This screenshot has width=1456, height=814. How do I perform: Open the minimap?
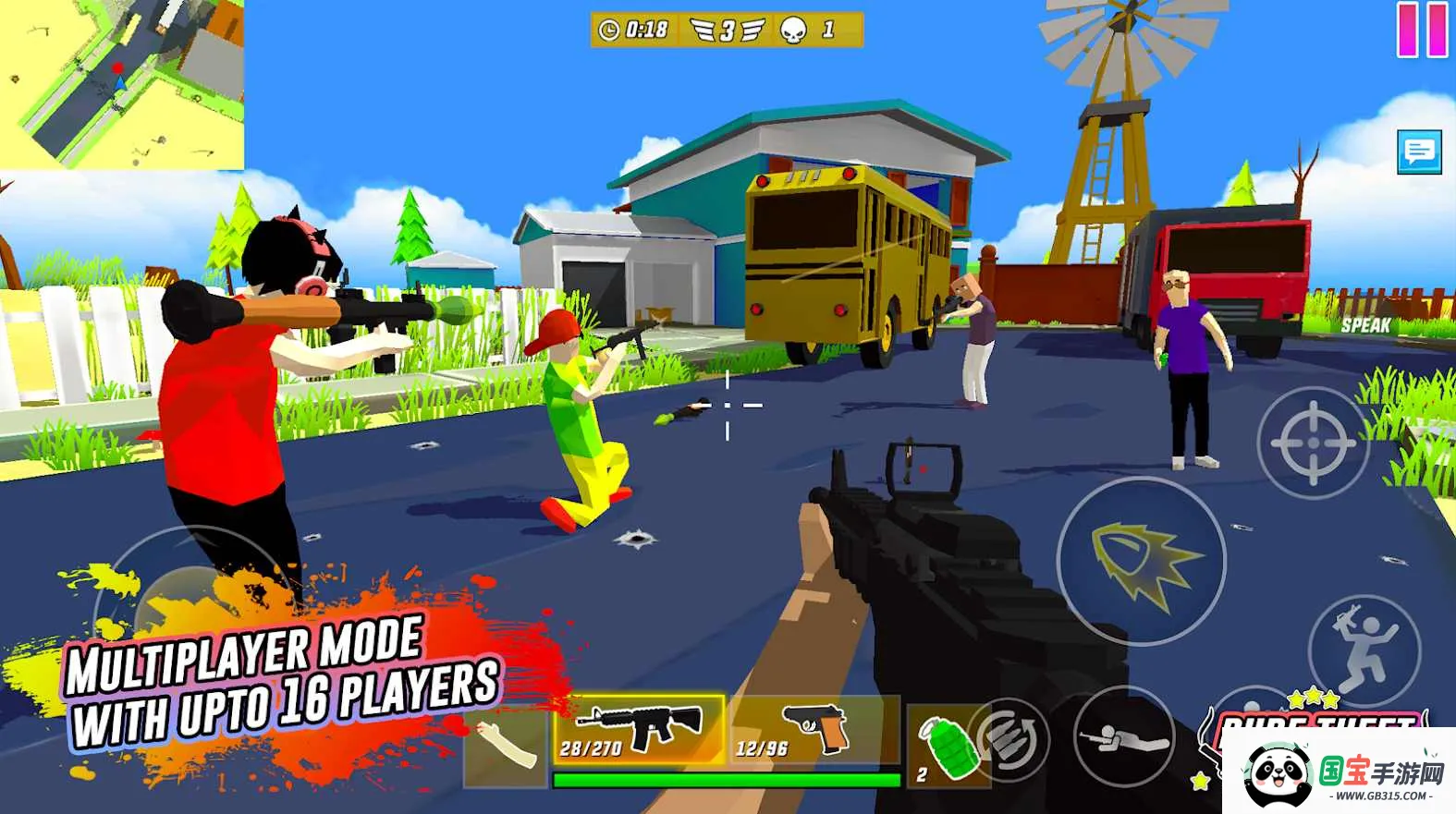121,84
